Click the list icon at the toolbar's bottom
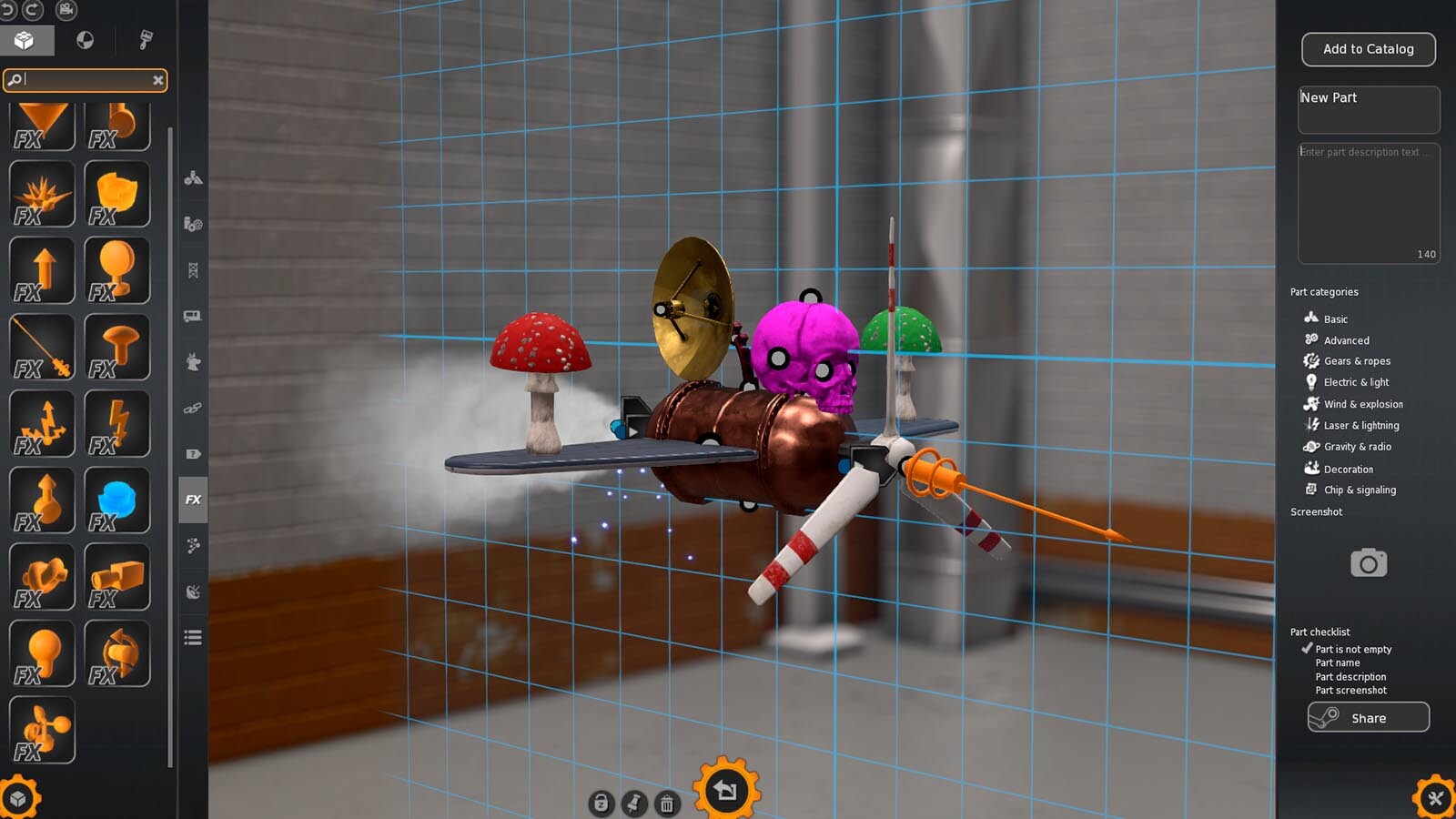1456x819 pixels. click(192, 637)
